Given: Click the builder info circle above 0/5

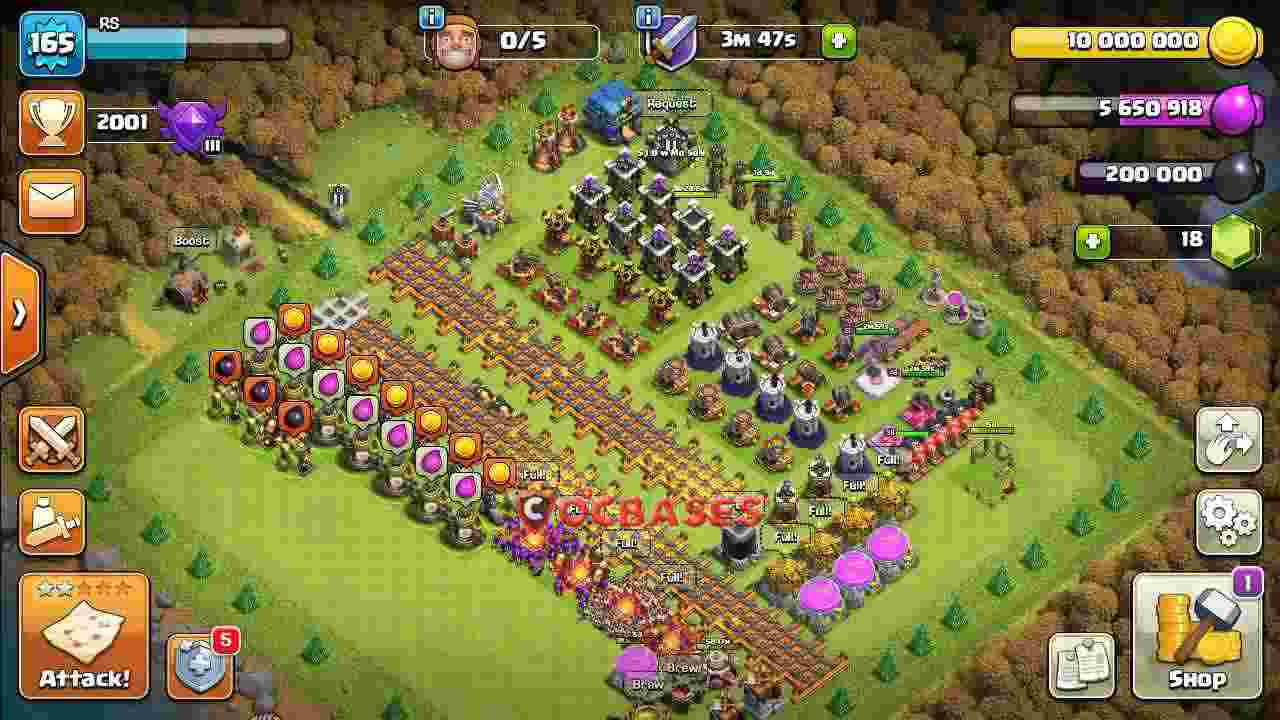Looking at the screenshot, I should [430, 17].
